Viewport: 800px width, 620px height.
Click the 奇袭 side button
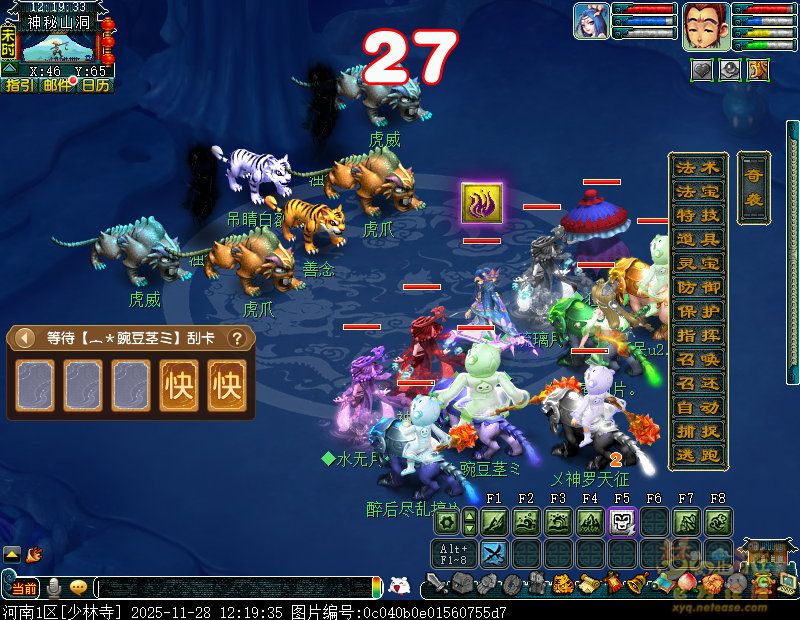click(753, 188)
